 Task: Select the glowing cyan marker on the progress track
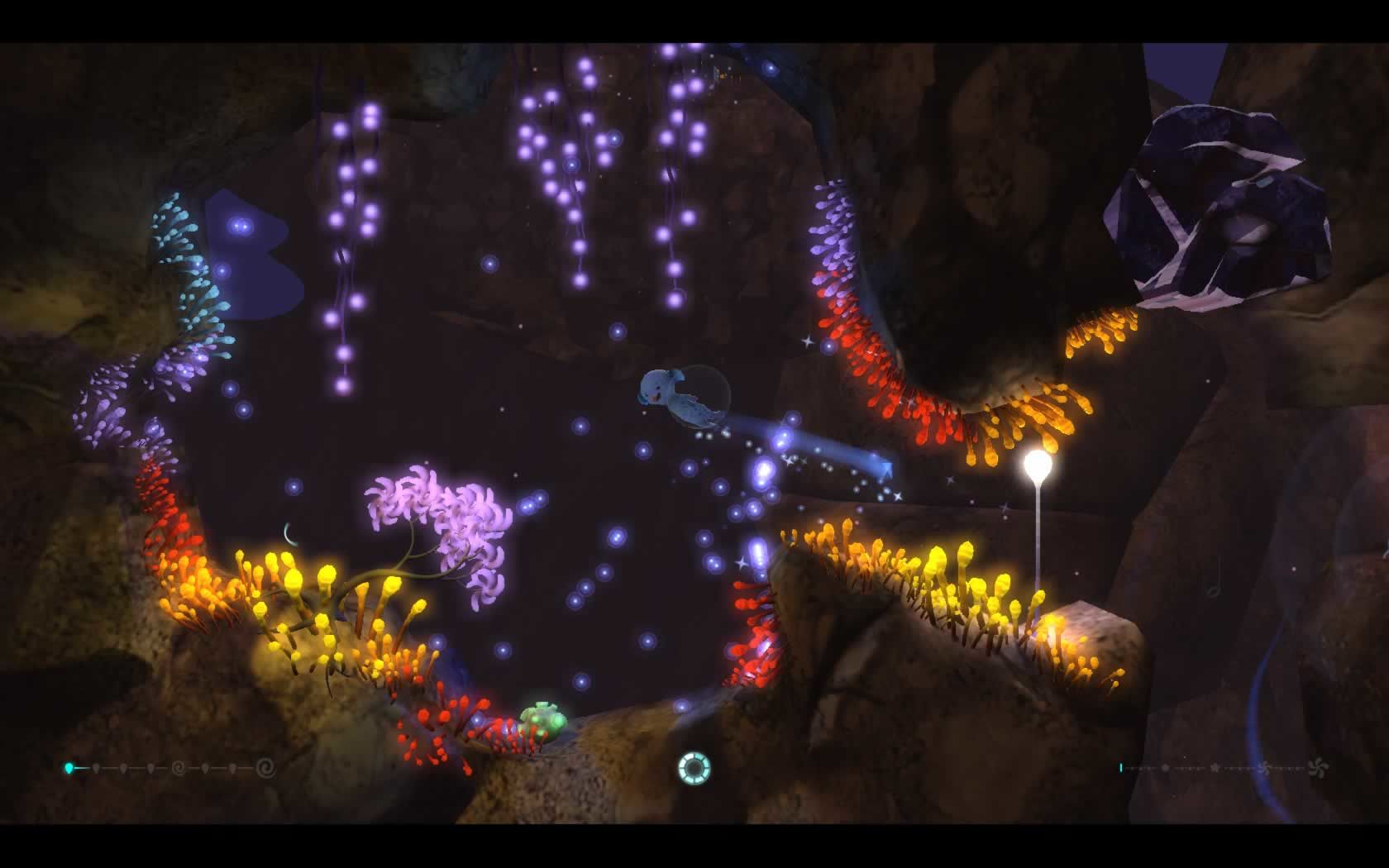pyautogui.click(x=69, y=768)
